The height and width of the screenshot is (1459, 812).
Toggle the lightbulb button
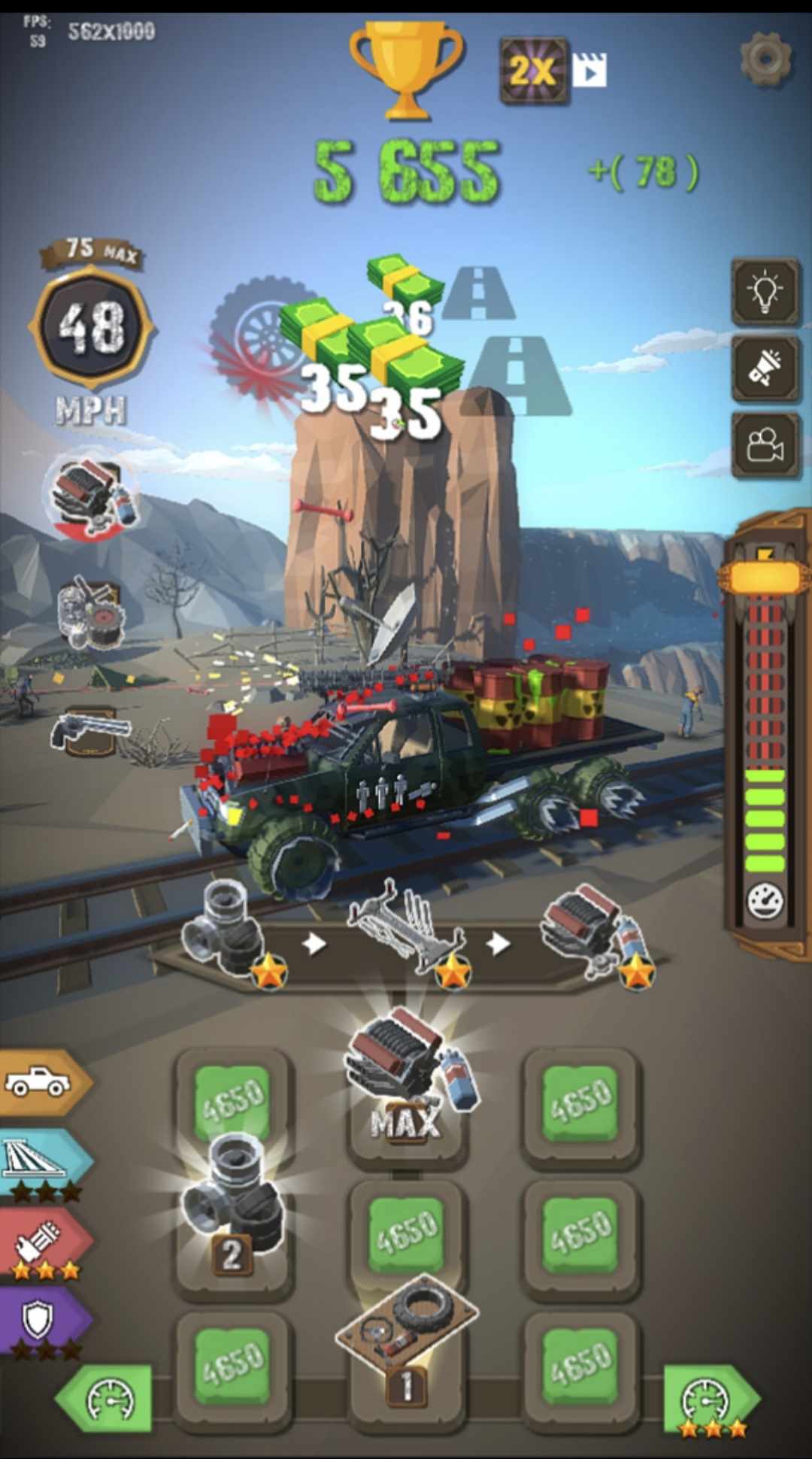tap(765, 292)
